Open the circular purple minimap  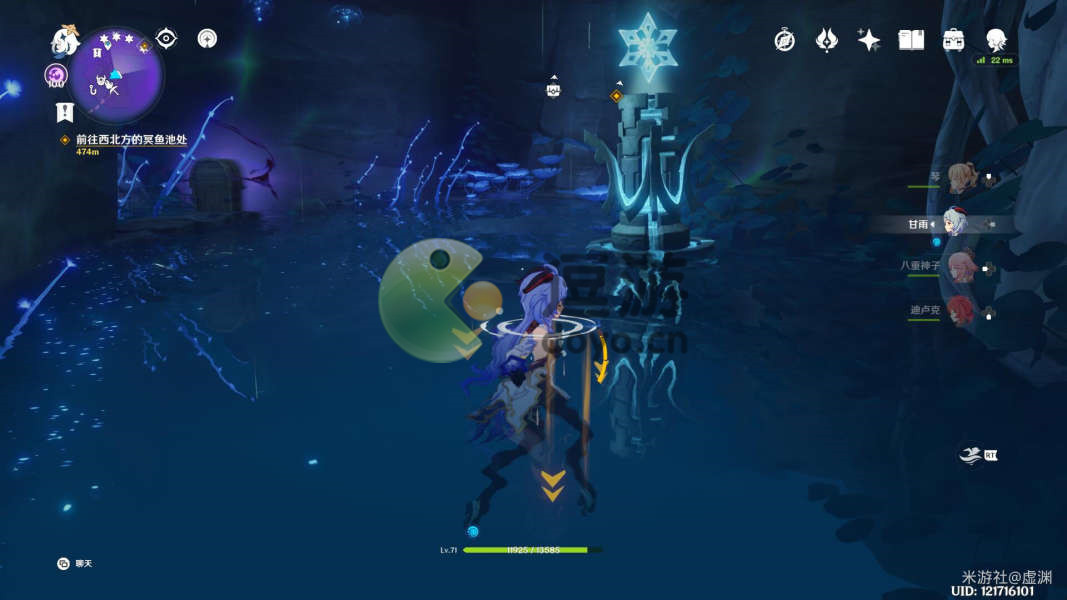pyautogui.click(x=117, y=76)
